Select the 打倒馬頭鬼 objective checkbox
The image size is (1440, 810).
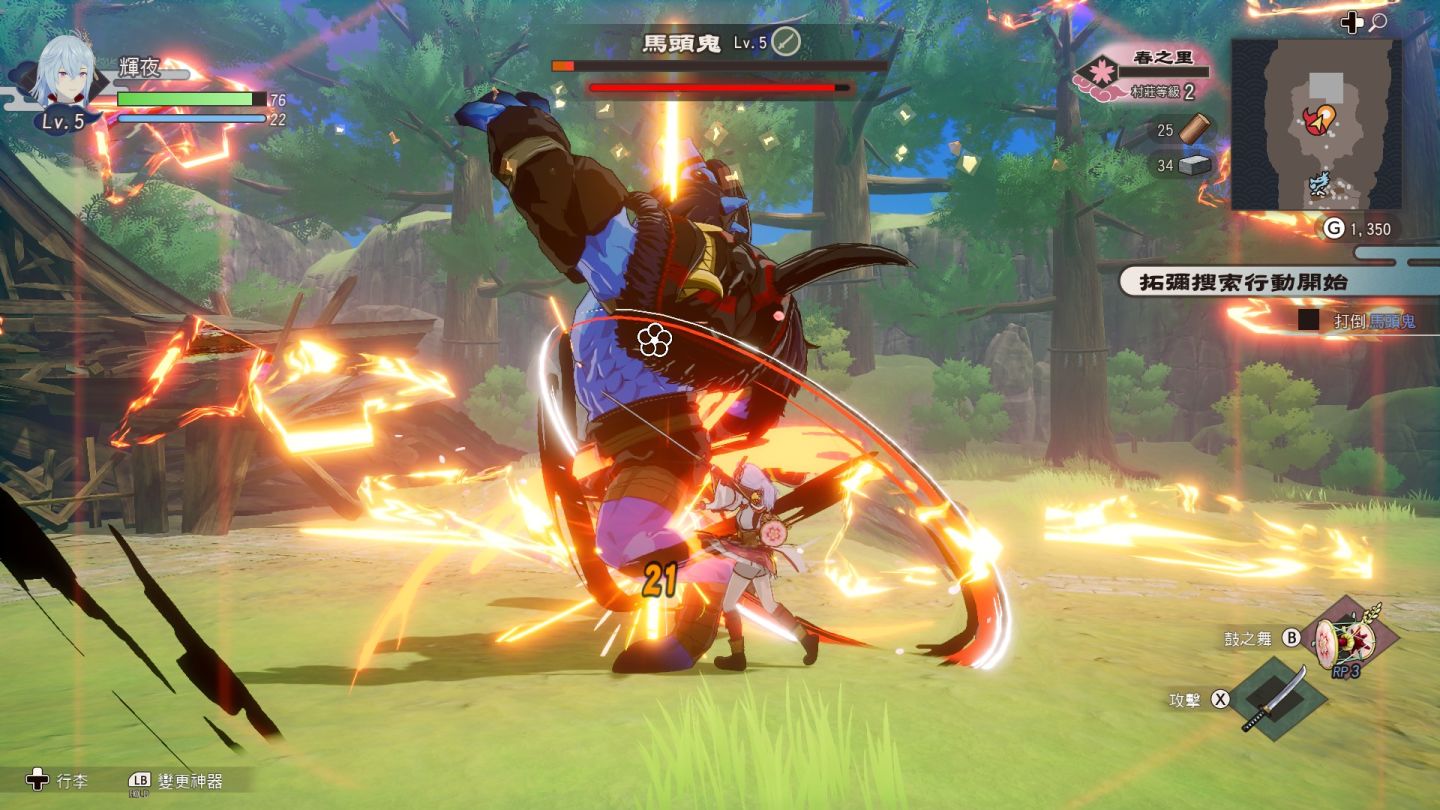(x=1309, y=321)
